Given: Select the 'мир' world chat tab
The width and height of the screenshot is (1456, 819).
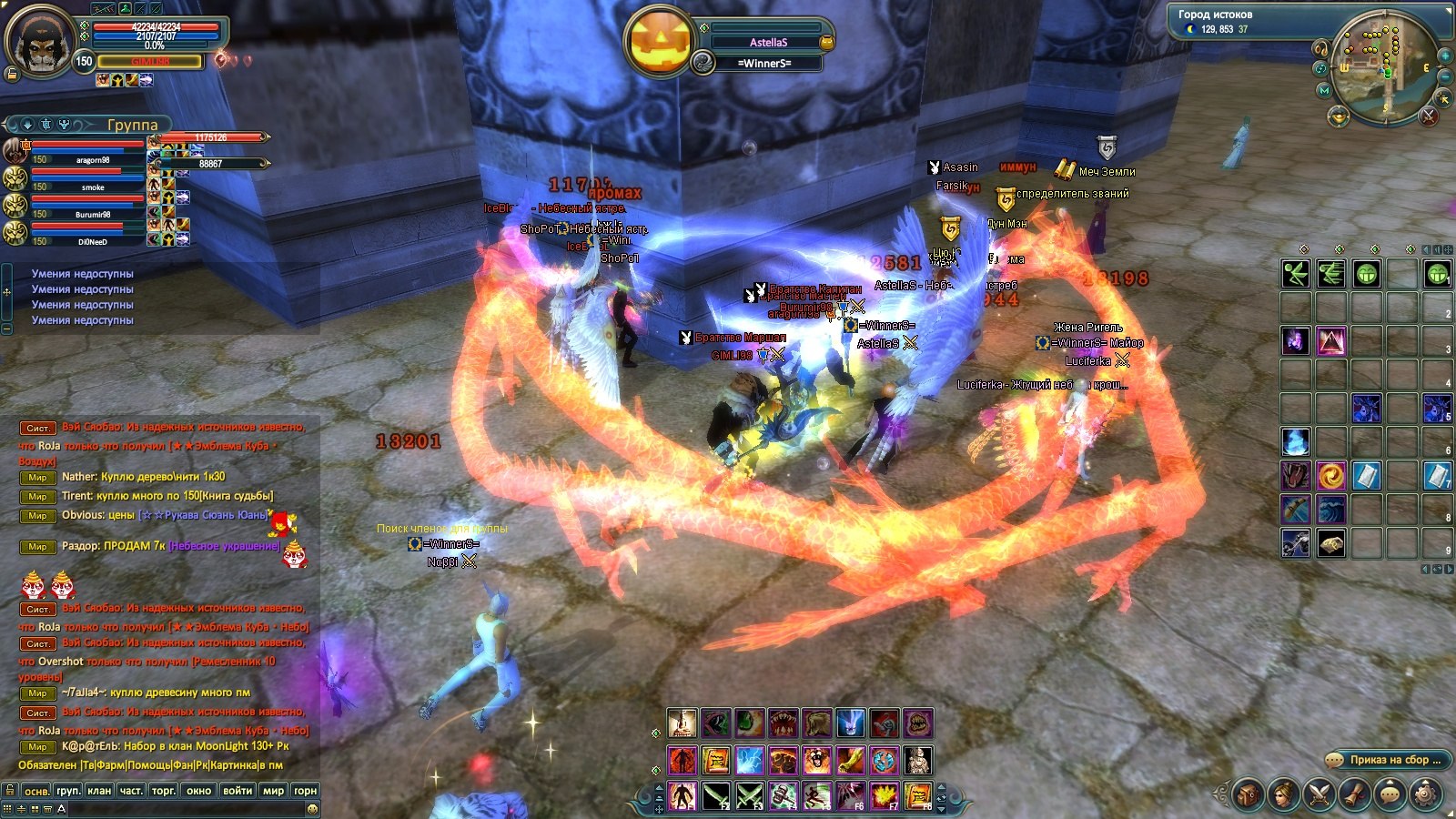Looking at the screenshot, I should [273, 790].
